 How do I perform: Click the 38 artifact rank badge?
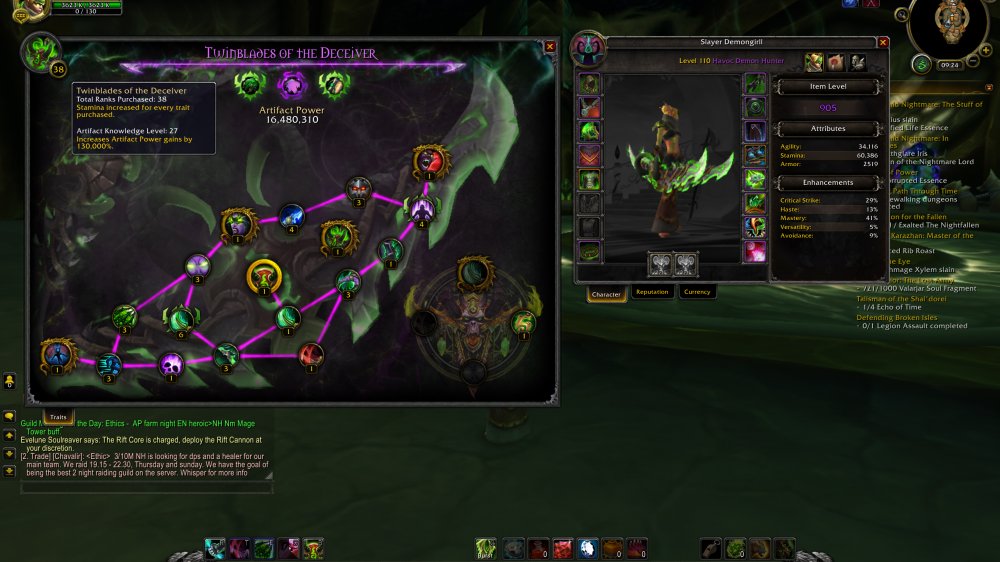57,69
